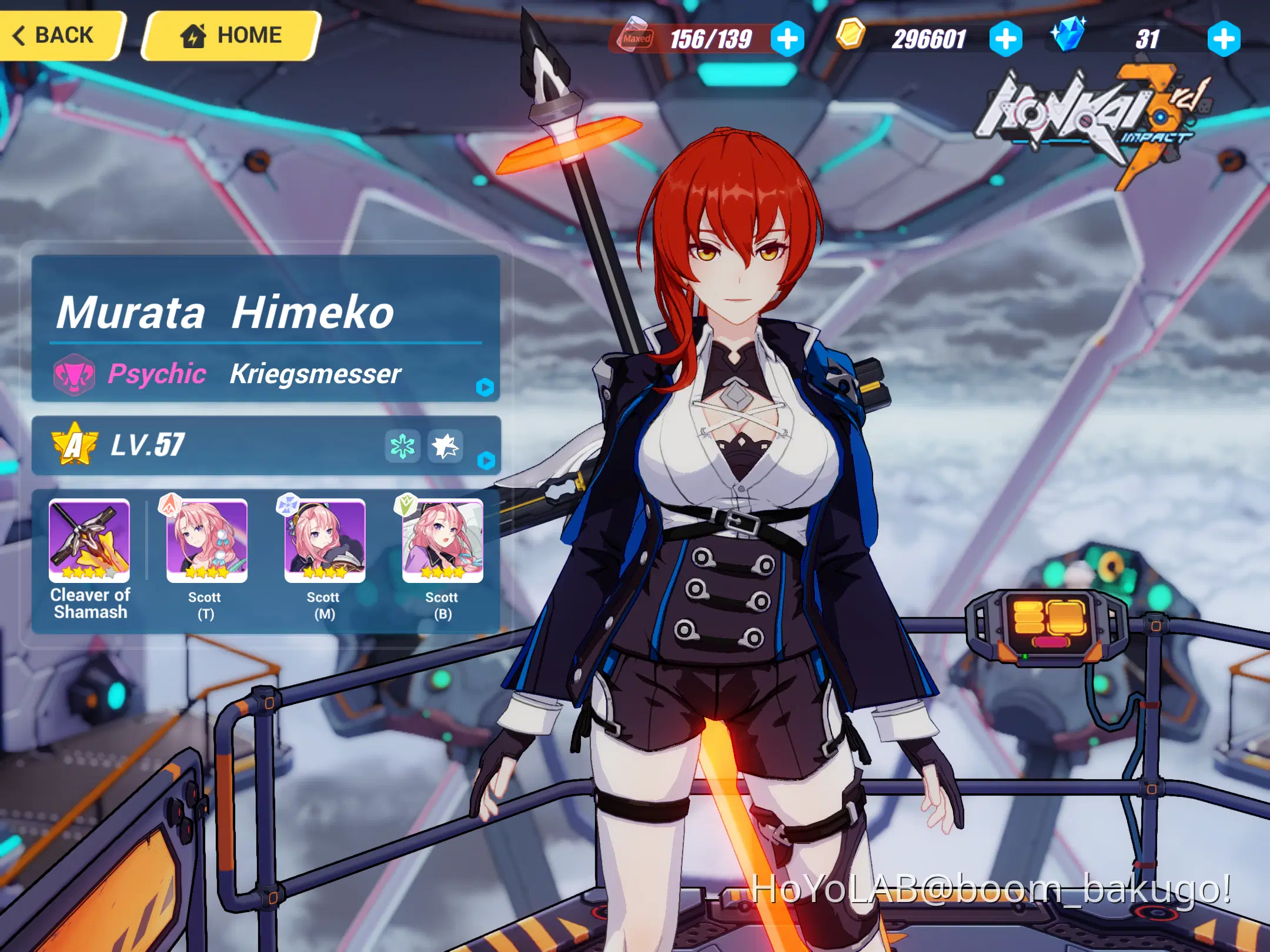Select the snowflake elemental icon near LV.57
The image size is (1270, 952).
coord(403,445)
